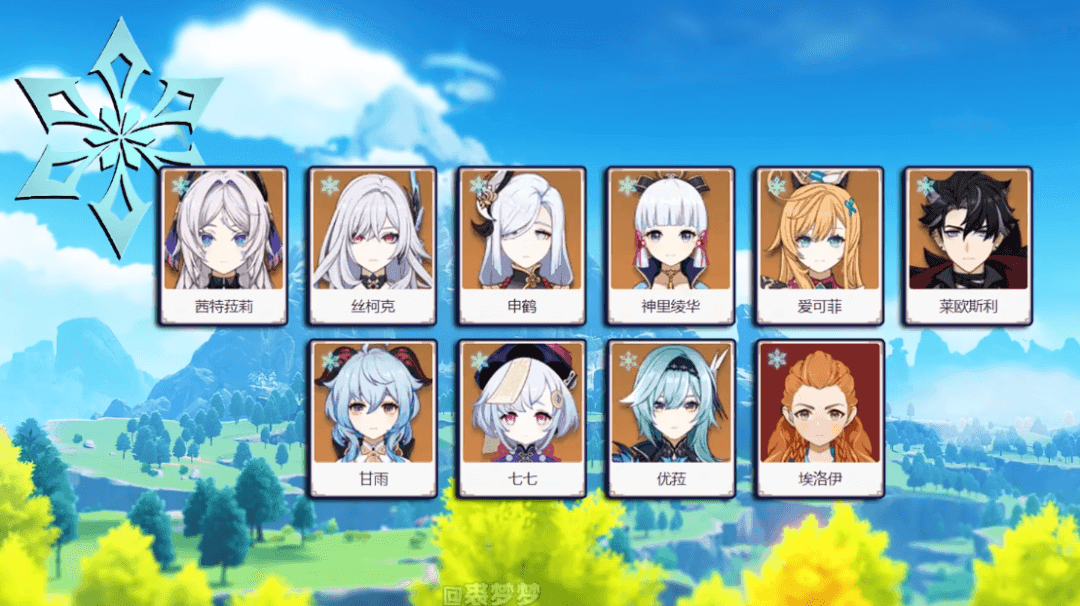Select the 甘雨 character card

(373, 418)
